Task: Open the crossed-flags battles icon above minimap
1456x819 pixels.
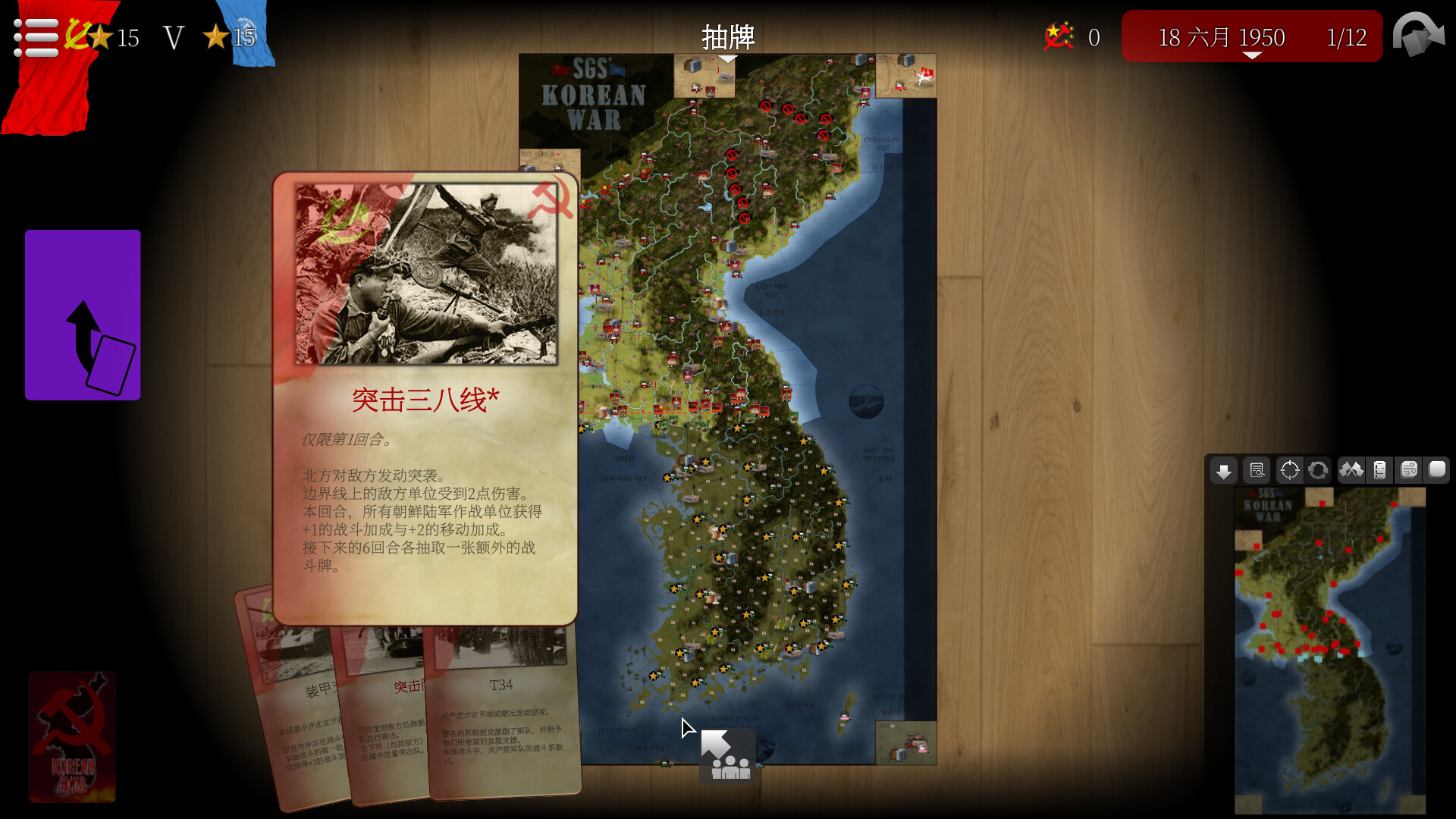Action: click(x=1352, y=470)
